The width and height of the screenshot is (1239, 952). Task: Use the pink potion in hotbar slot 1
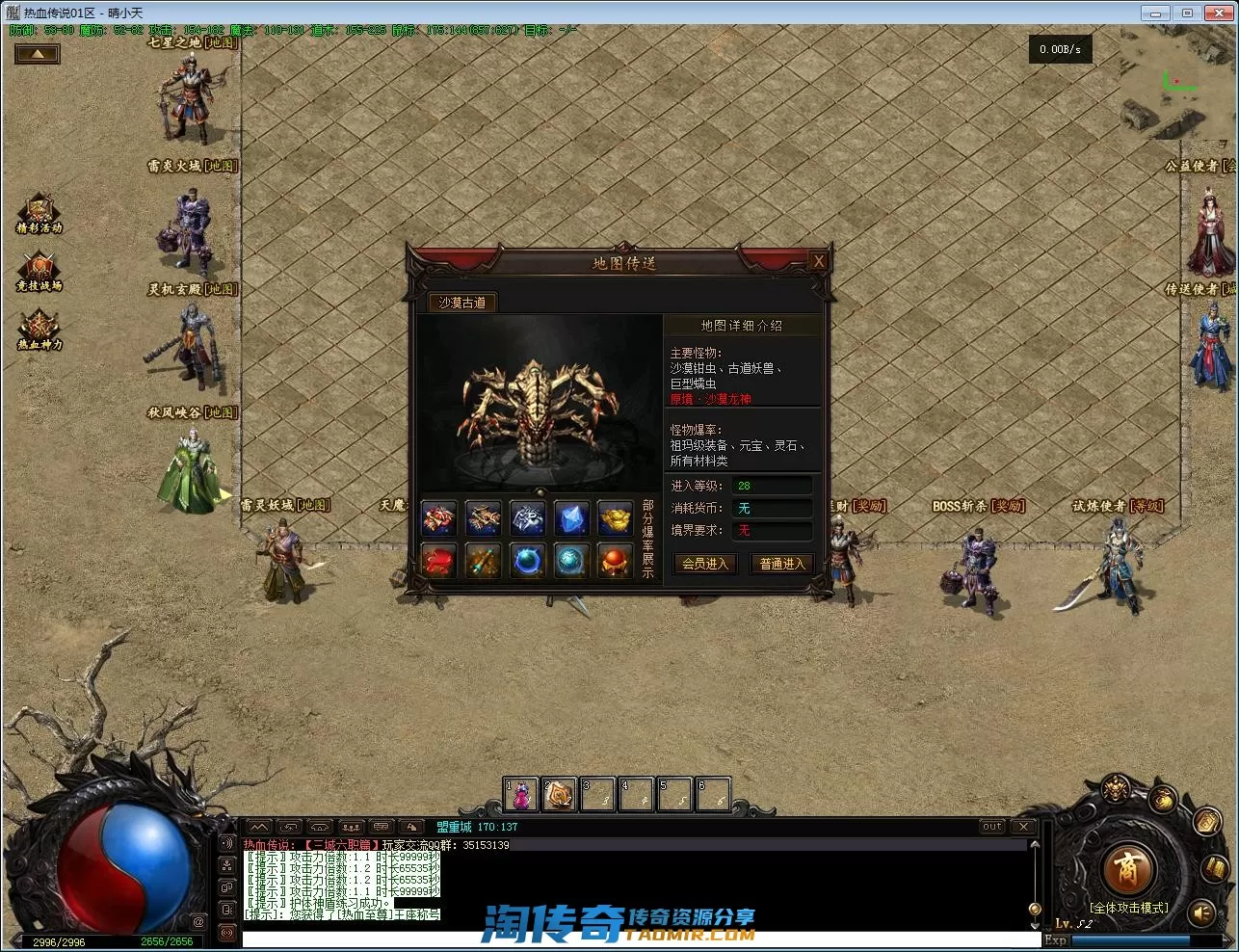click(521, 795)
